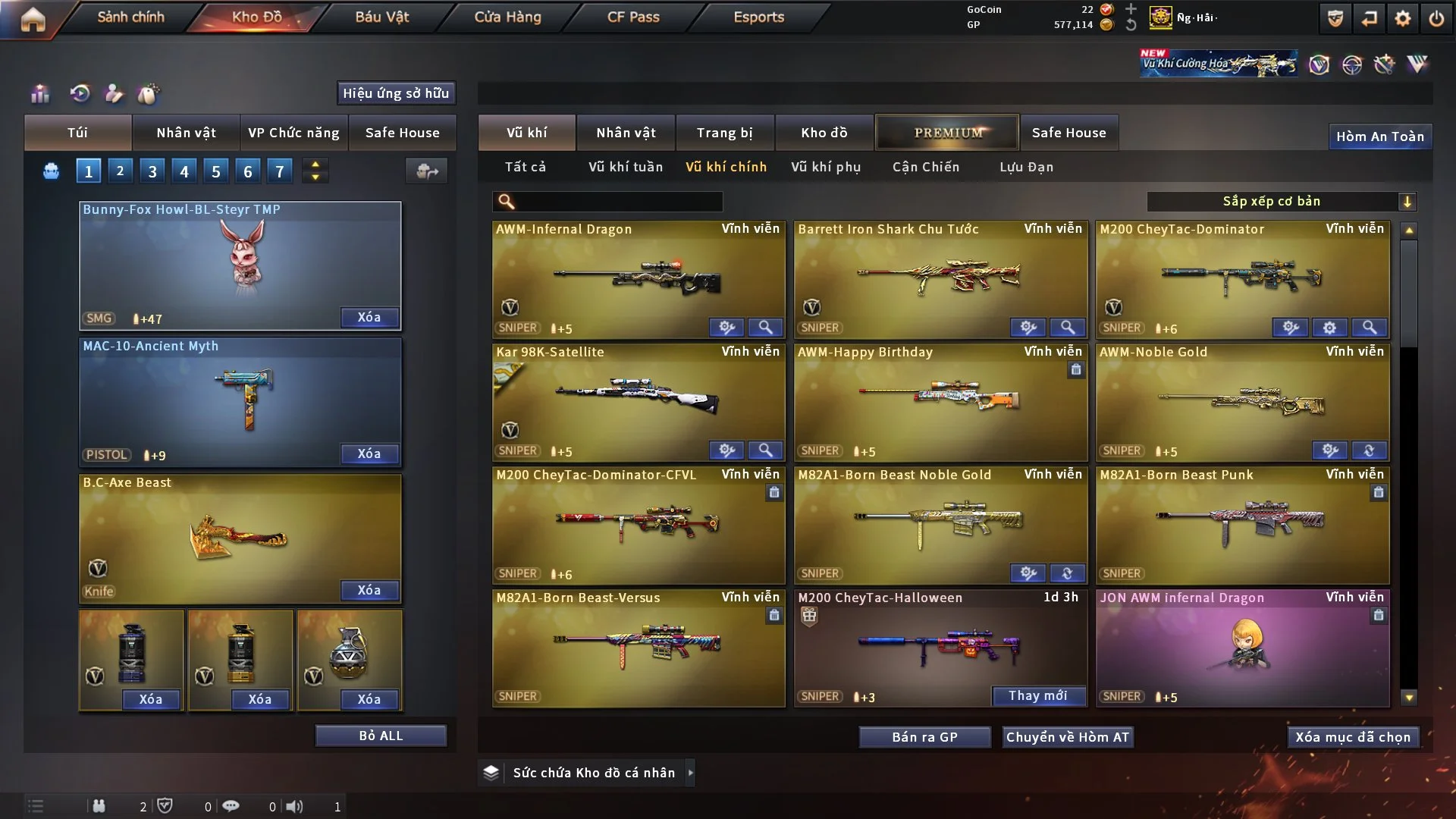This screenshot has width=1456, height=819.
Task: Select the Vũ khí phụ filter
Action: (826, 167)
